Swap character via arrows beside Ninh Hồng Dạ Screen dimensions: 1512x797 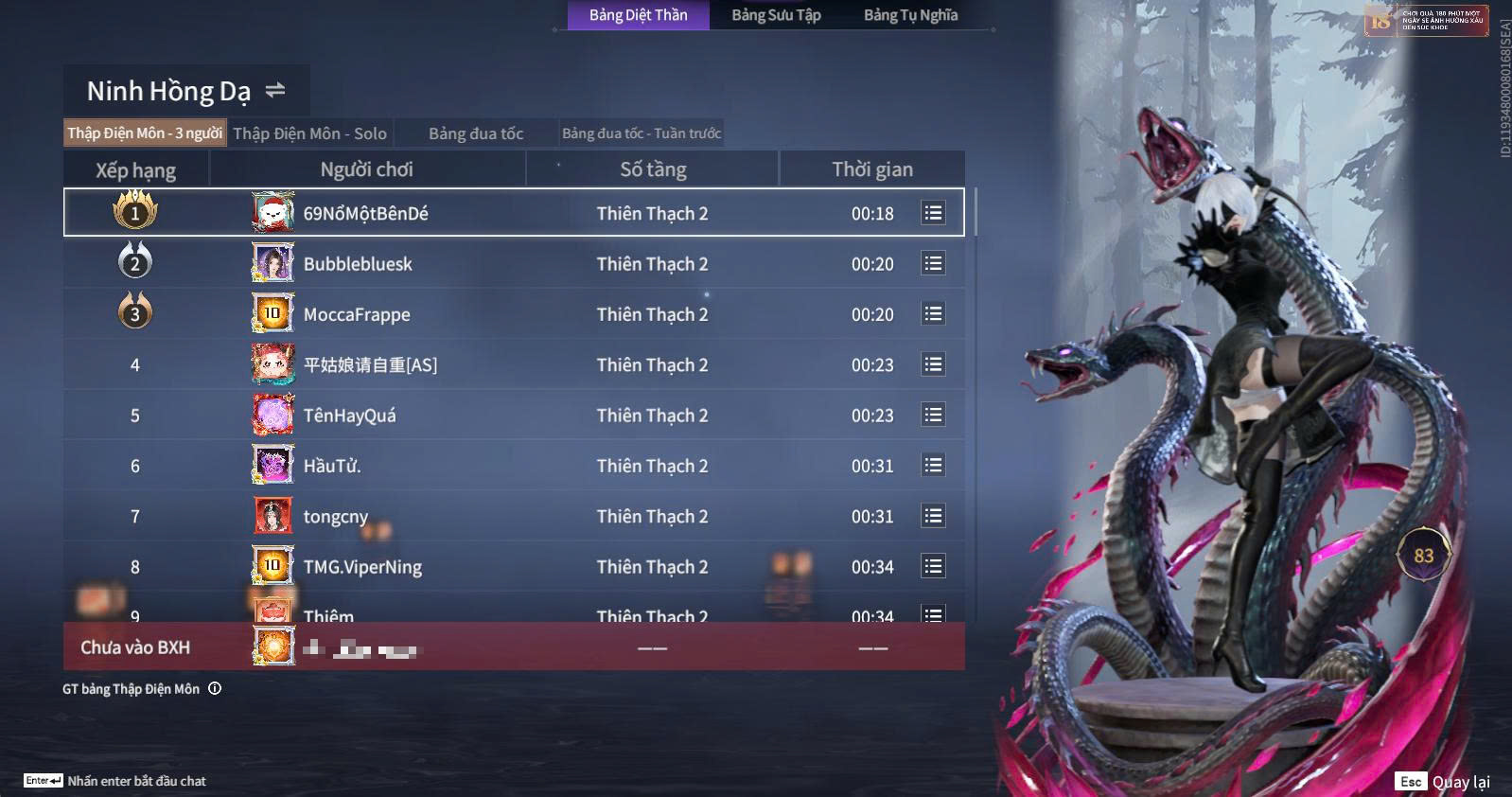click(x=275, y=90)
